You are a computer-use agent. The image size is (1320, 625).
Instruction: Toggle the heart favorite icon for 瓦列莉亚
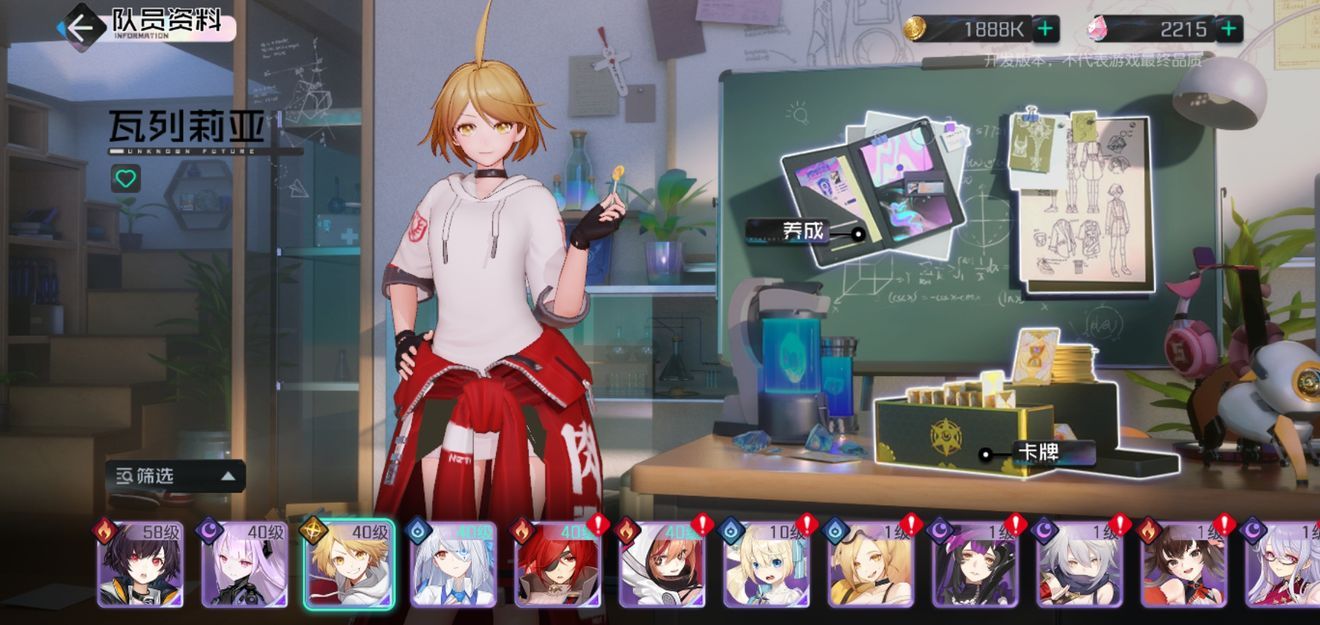(x=125, y=179)
